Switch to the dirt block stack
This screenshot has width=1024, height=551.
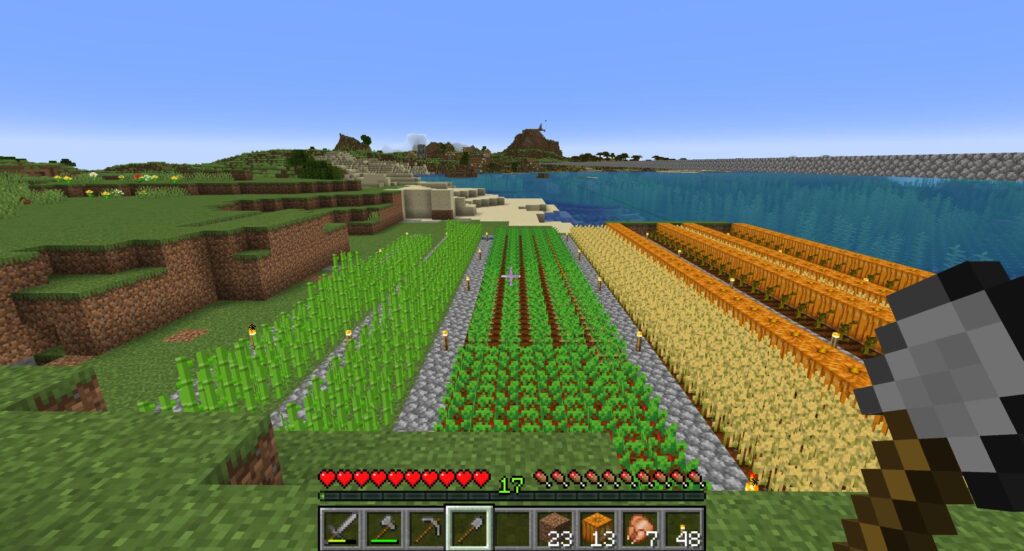[x=555, y=528]
